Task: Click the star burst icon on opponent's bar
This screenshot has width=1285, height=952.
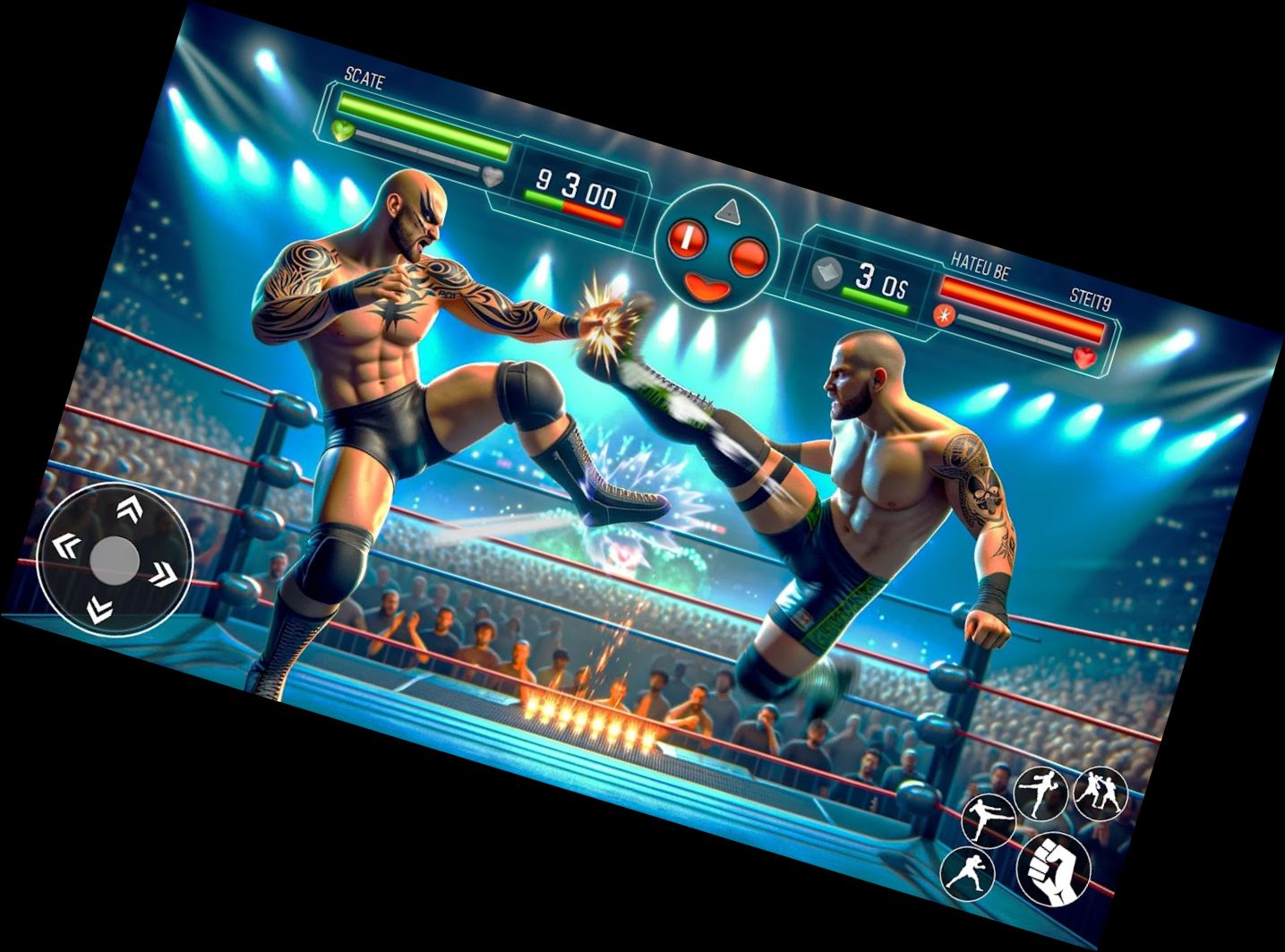Action: tap(944, 315)
